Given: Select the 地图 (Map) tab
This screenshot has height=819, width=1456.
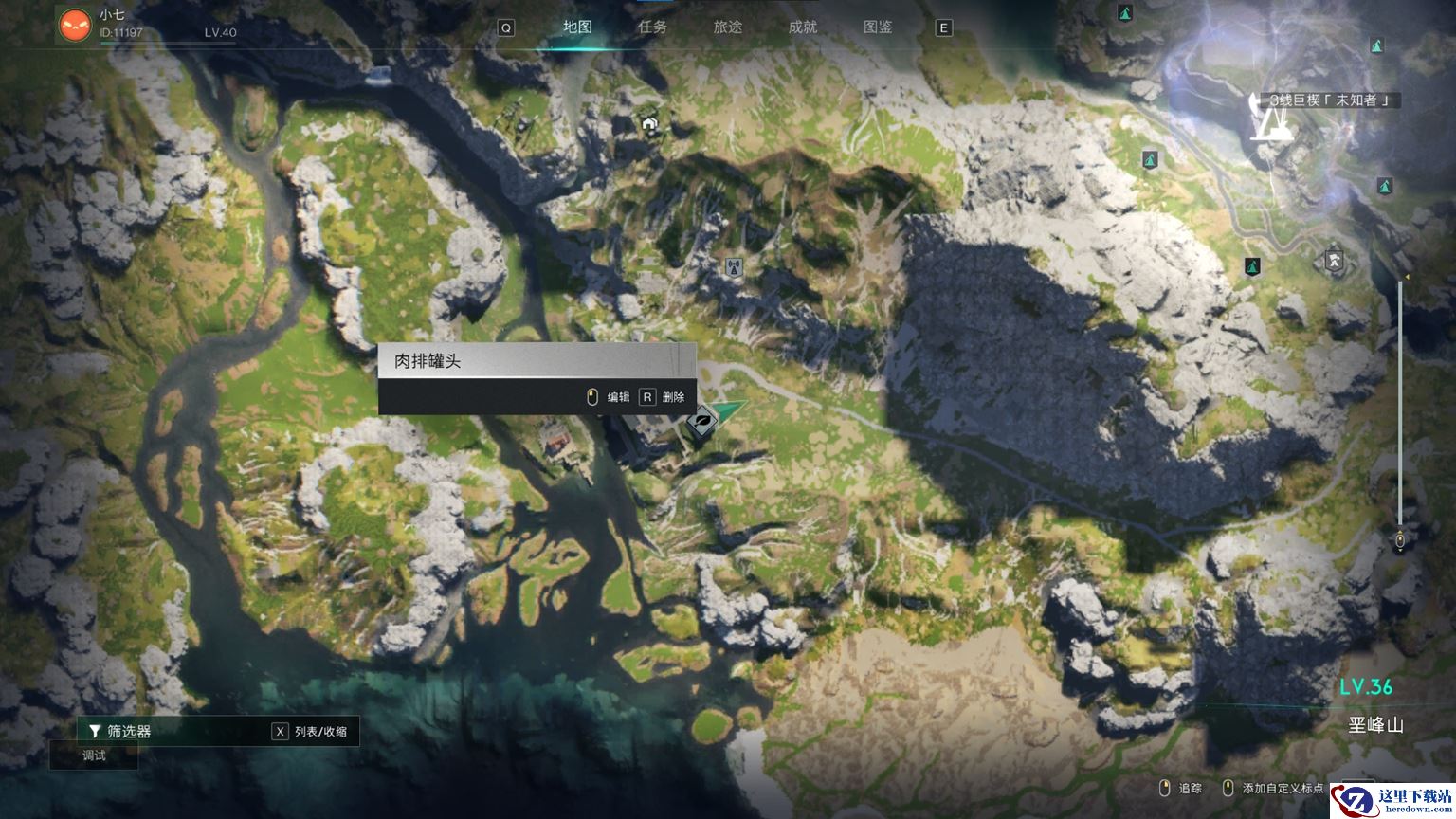Looking at the screenshot, I should pos(577,27).
